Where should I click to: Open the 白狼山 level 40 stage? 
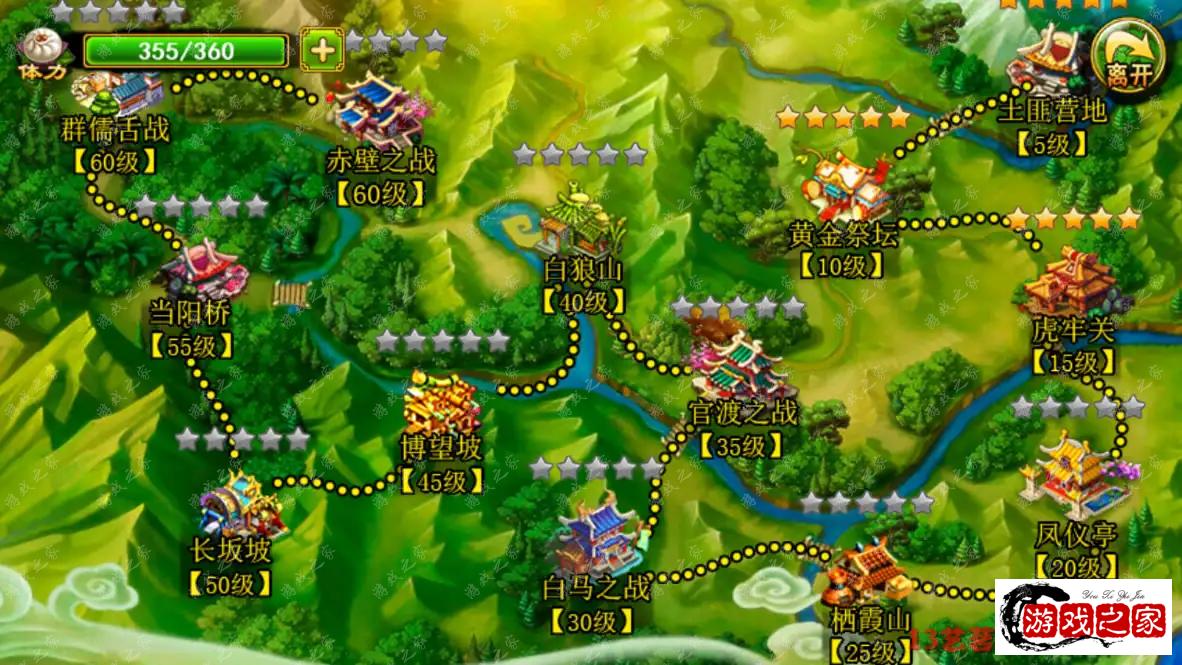pos(583,225)
